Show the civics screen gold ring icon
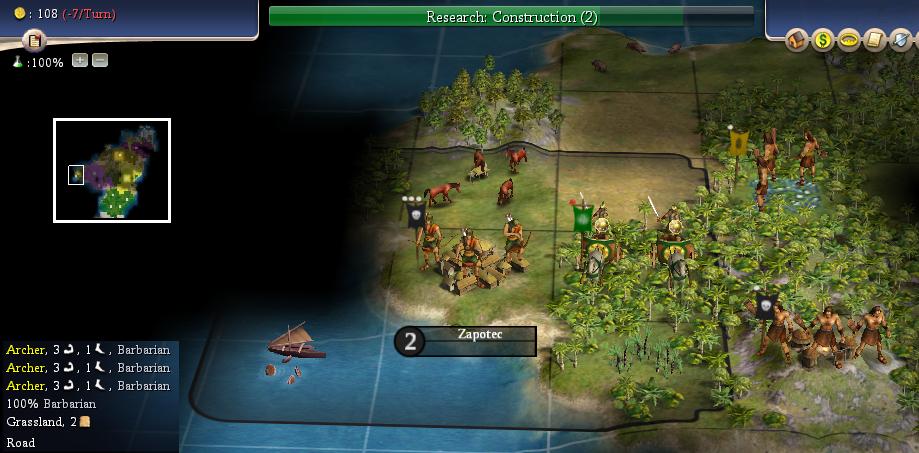 click(849, 40)
